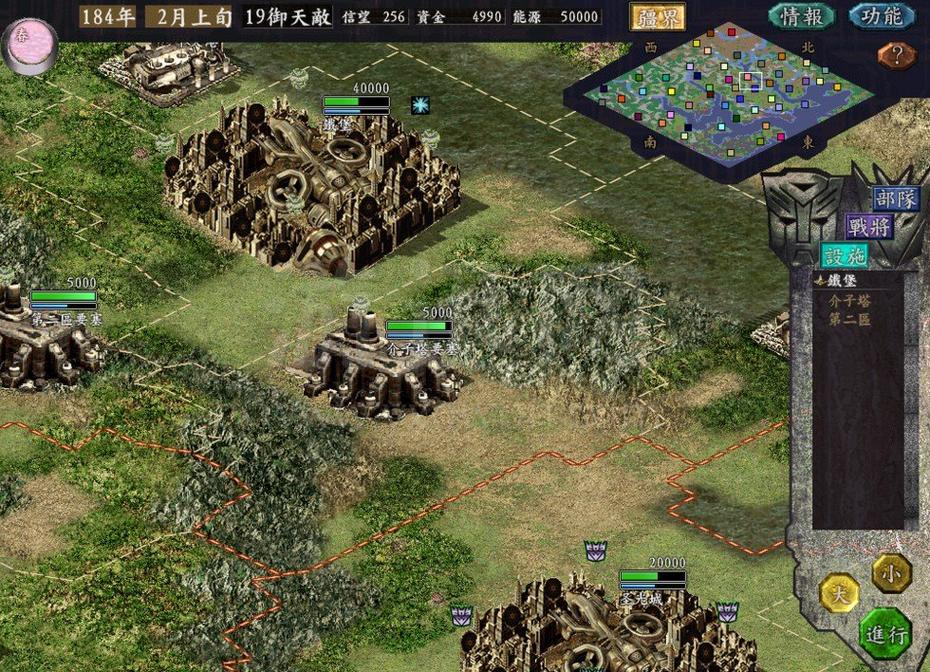Select the 介子塔要塞 fortress on the map
The height and width of the screenshot is (672, 930).
click(385, 365)
